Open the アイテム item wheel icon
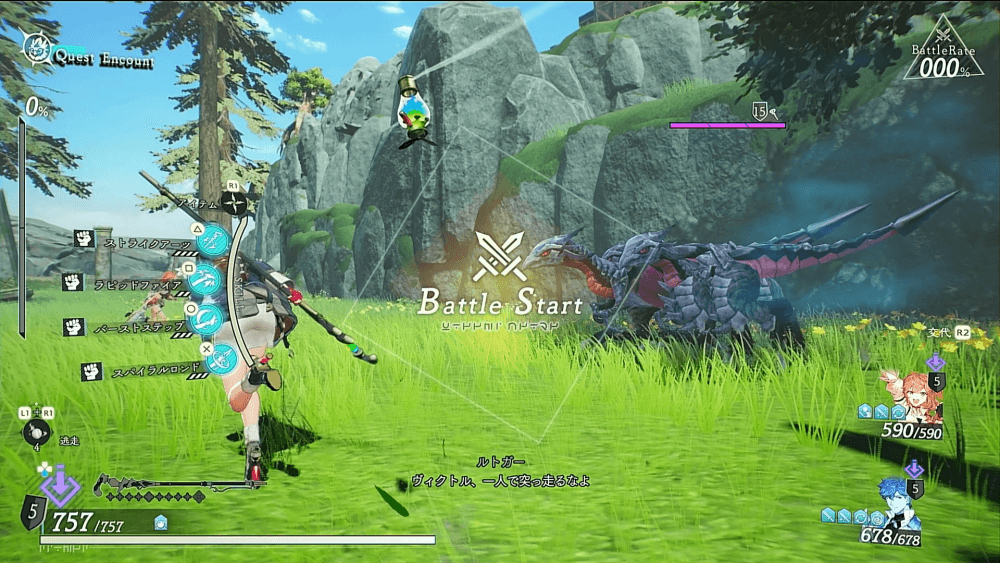The width and height of the screenshot is (1000, 563). [236, 203]
